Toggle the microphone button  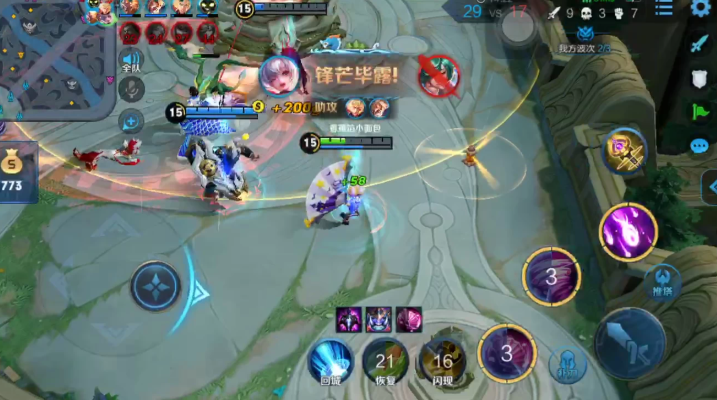(x=131, y=90)
